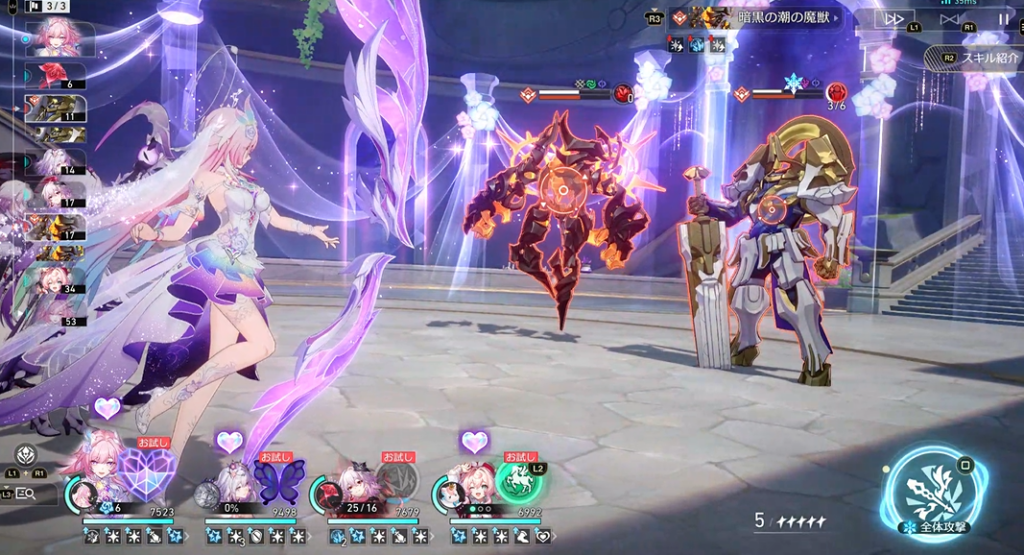Viewport: 1024px width, 555px height.
Task: Activate the dark butterfly ultimate
Action: [x=279, y=481]
